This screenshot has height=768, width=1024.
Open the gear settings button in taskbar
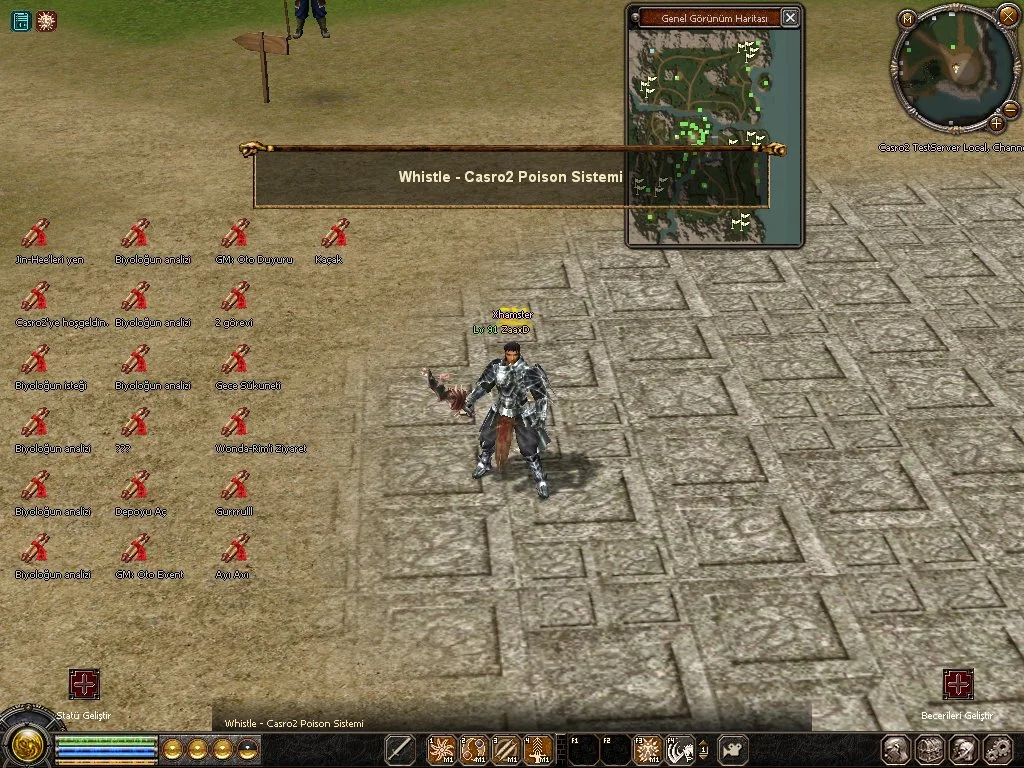tap(998, 749)
